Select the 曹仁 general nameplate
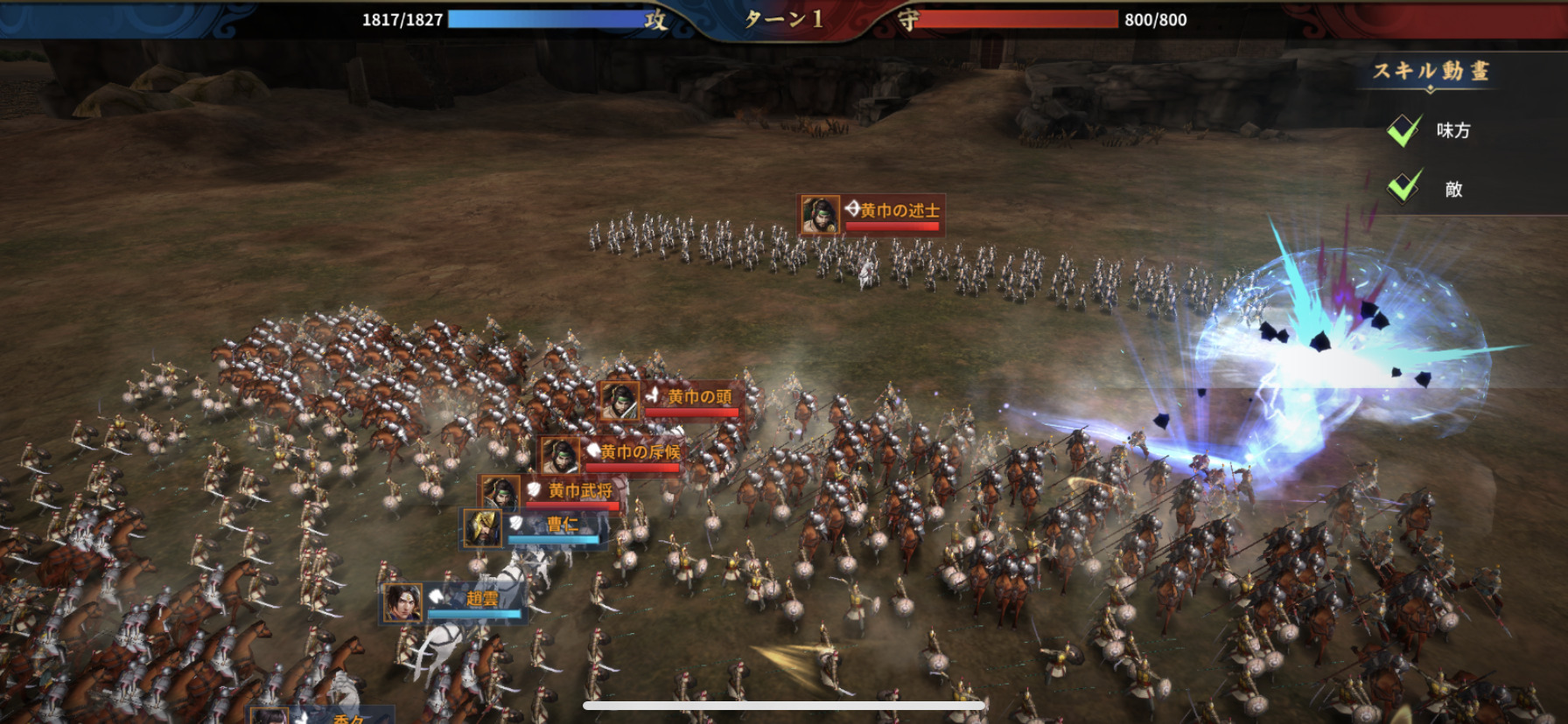 click(x=534, y=528)
